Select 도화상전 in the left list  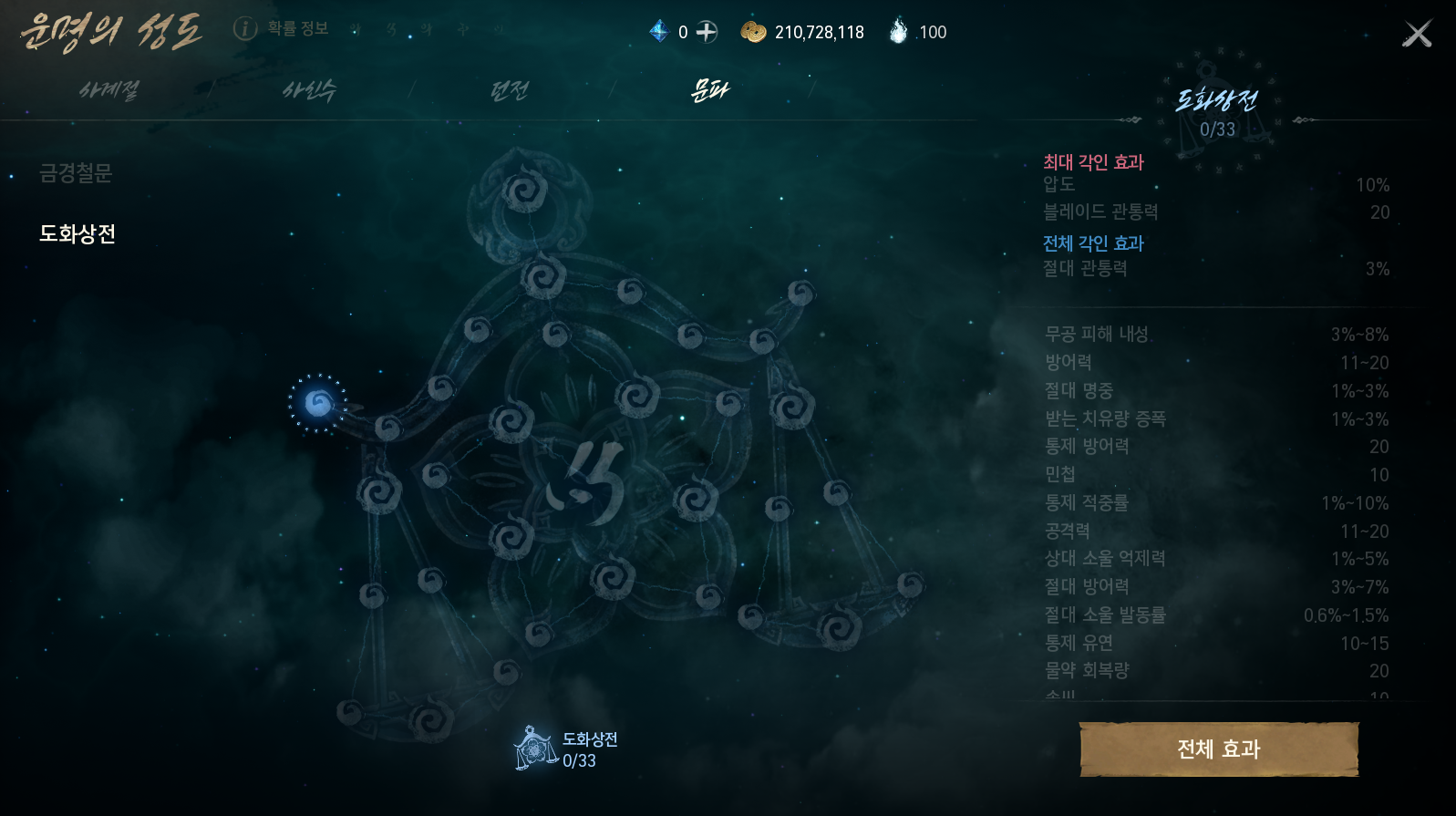(77, 234)
